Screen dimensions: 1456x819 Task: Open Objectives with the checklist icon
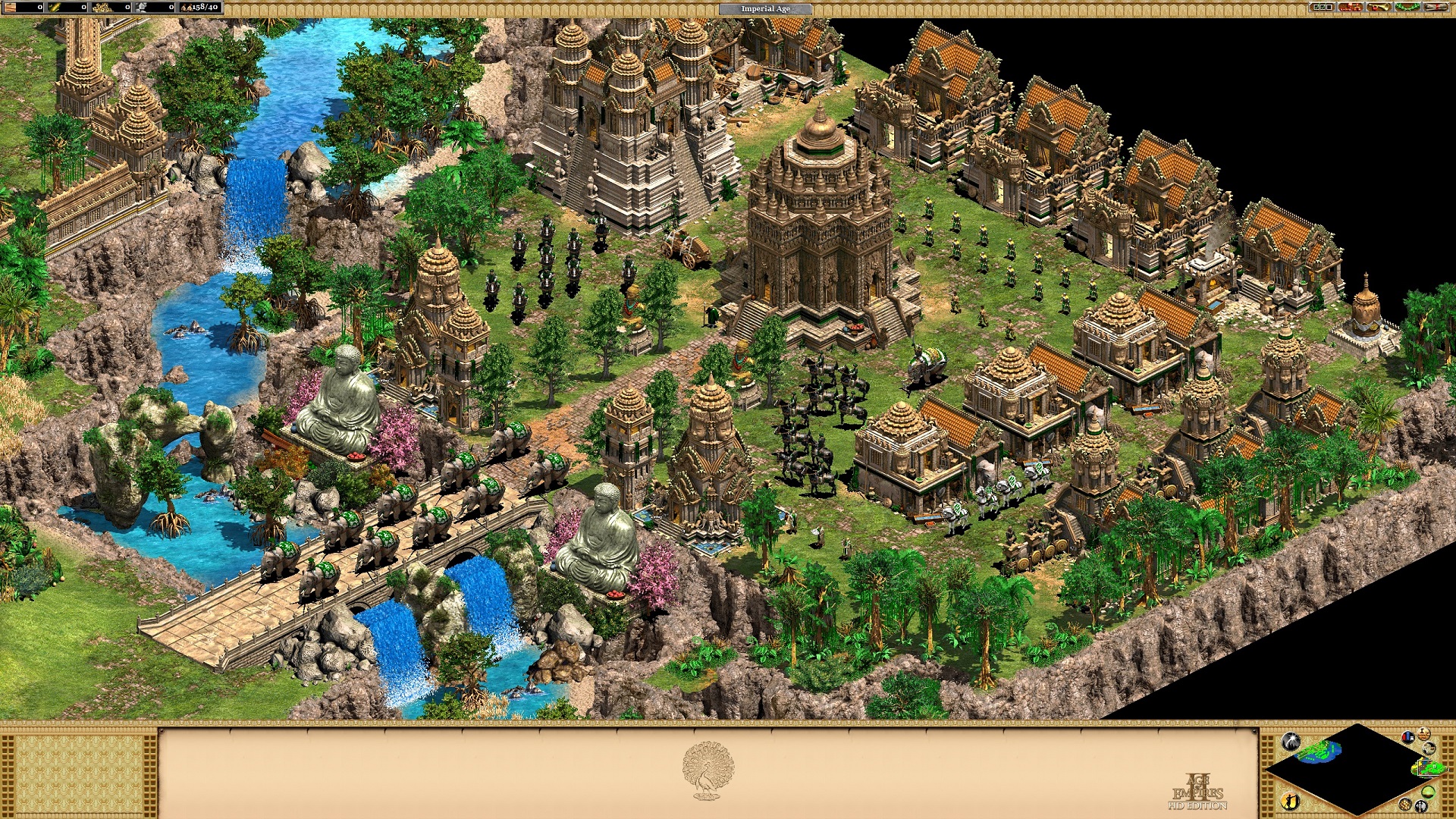1323,8
